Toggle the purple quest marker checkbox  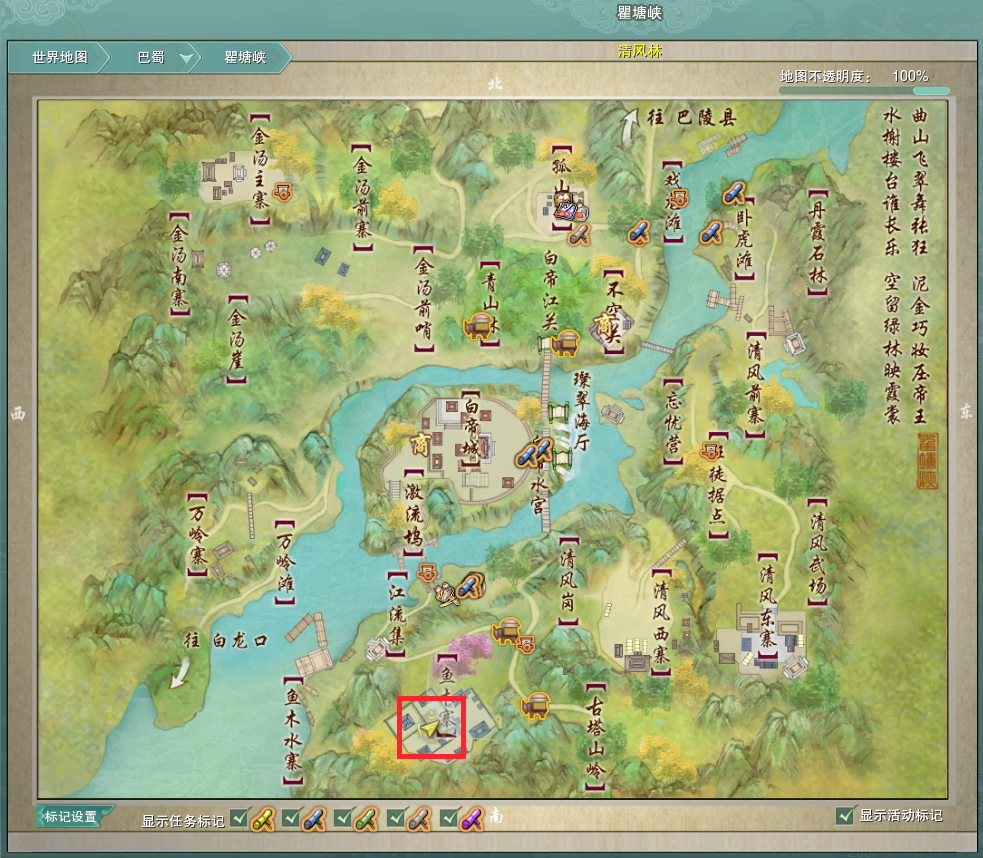pyautogui.click(x=447, y=817)
